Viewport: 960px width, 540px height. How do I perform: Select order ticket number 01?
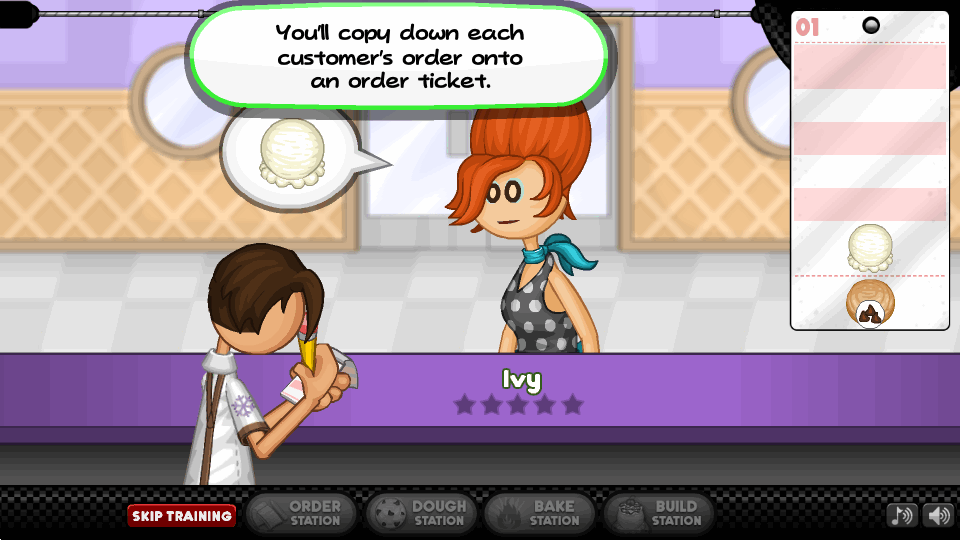869,170
